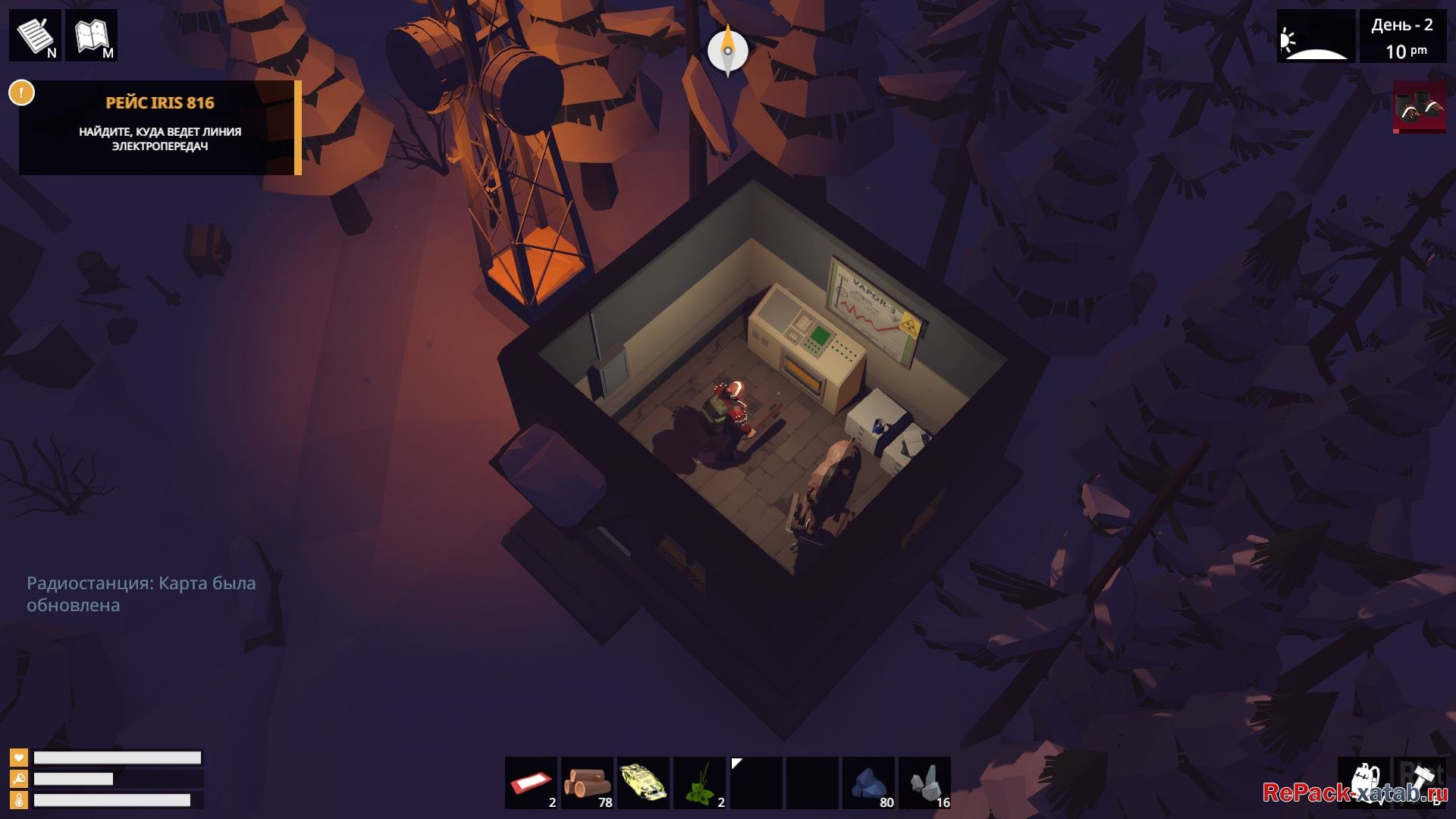Choose the wood logs stack of 78
Screen dimensions: 1456x819
click(587, 783)
